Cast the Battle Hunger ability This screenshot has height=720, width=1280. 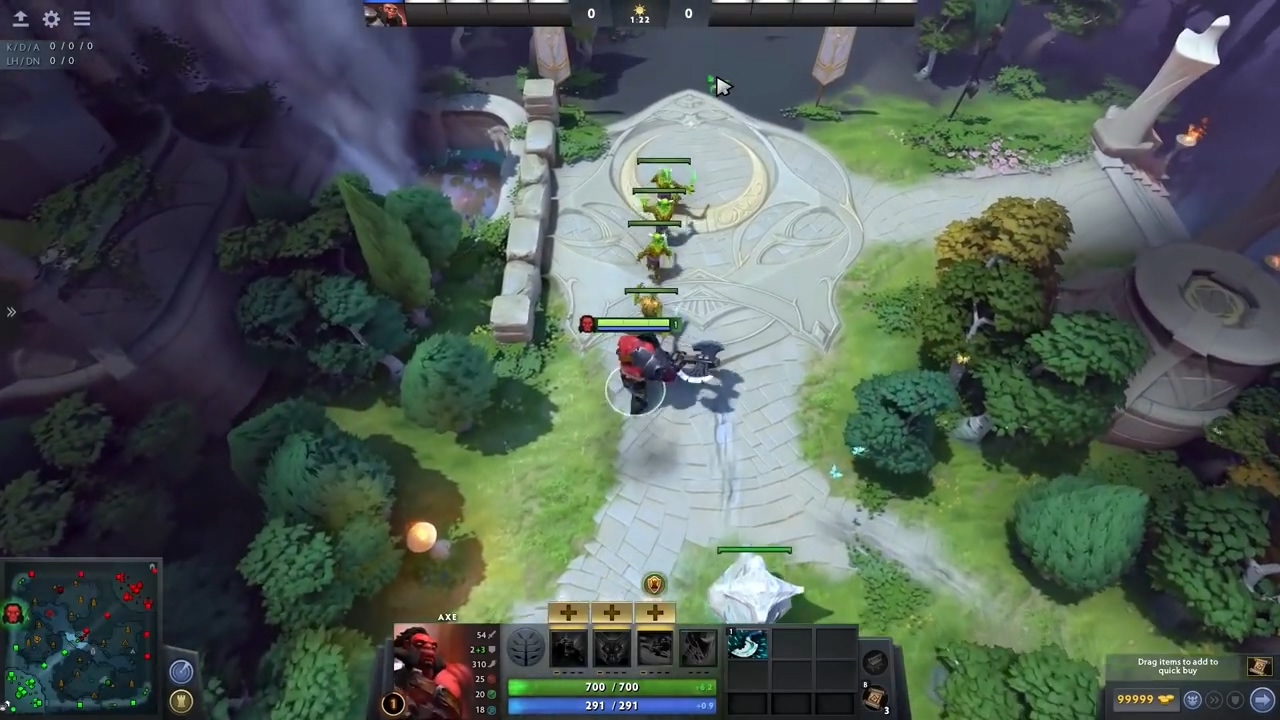611,648
